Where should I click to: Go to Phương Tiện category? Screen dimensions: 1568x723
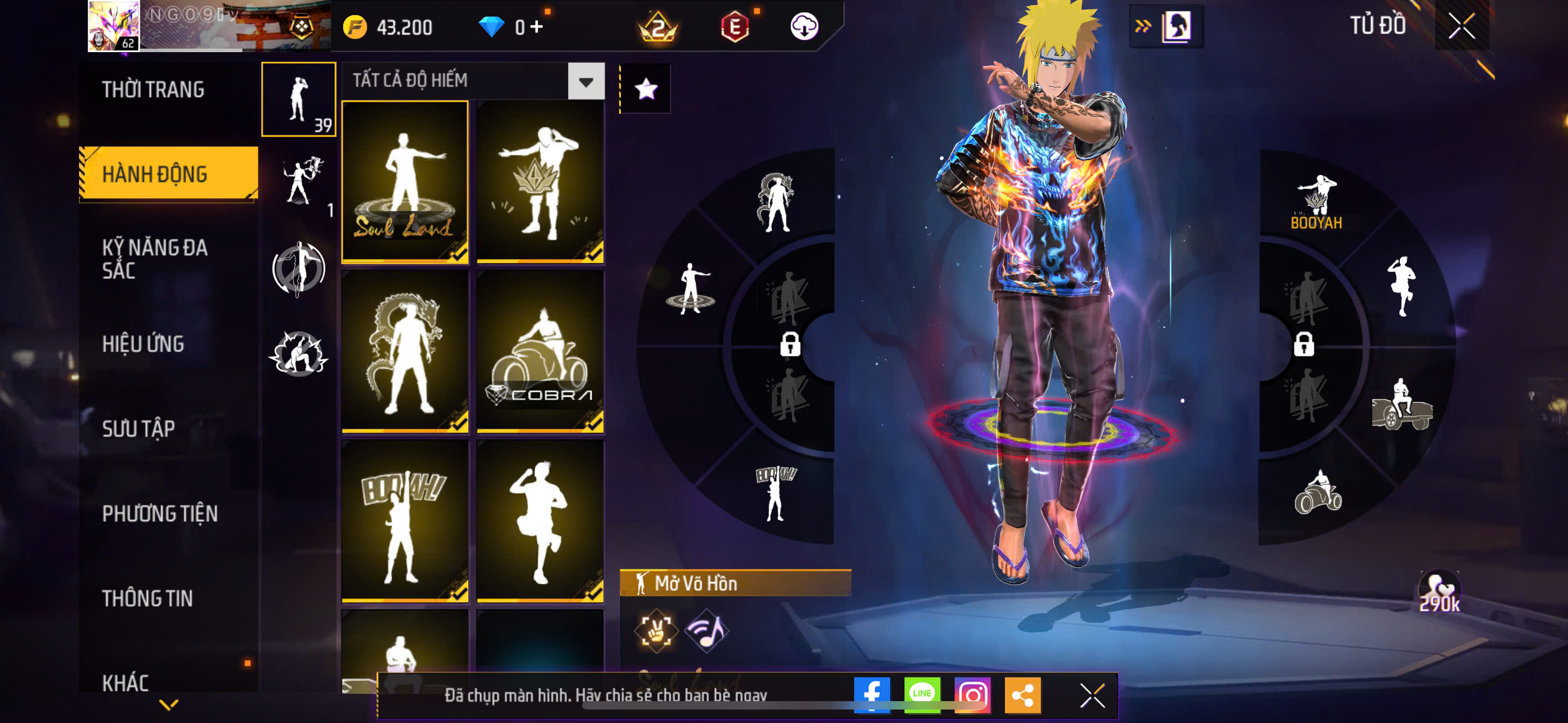coord(159,513)
